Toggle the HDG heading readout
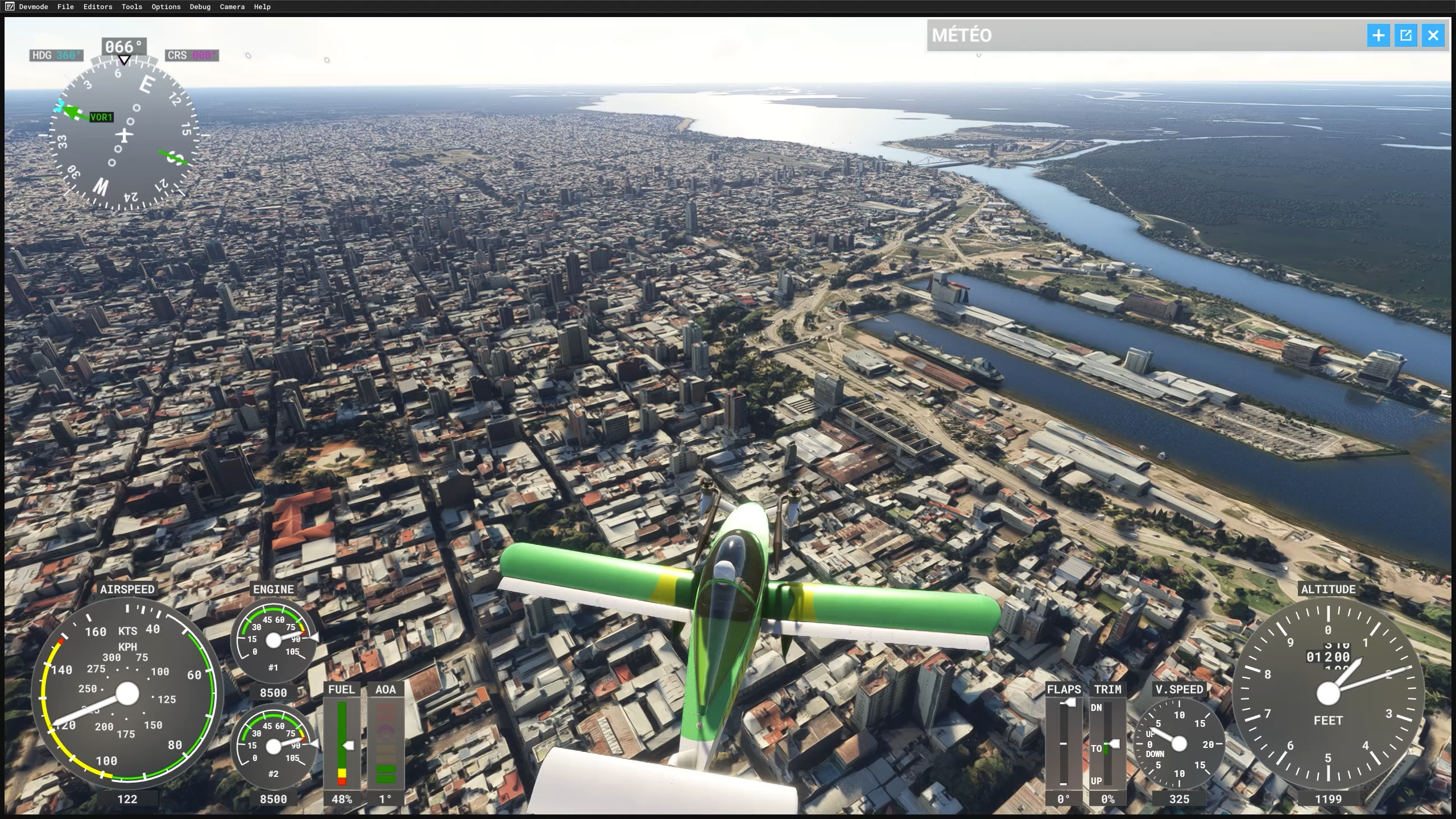 (56, 55)
